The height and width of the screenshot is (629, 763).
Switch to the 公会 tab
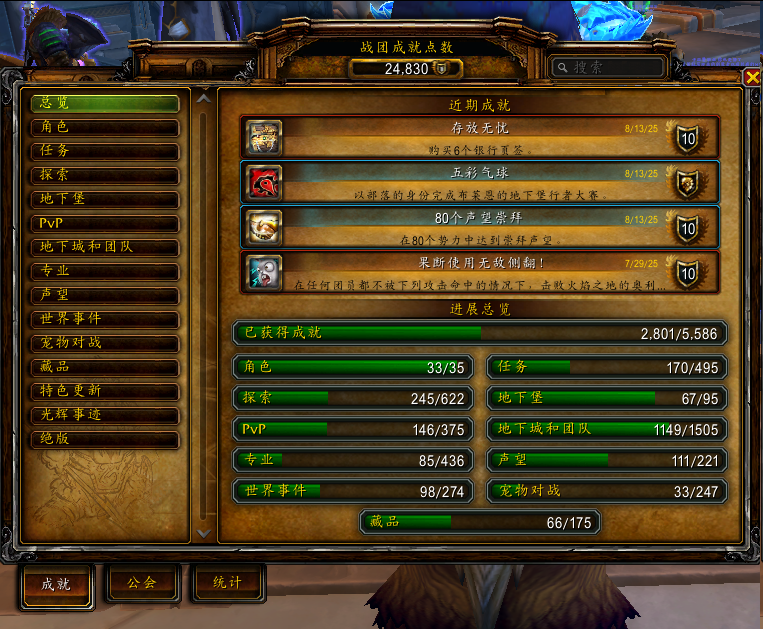coord(142,583)
